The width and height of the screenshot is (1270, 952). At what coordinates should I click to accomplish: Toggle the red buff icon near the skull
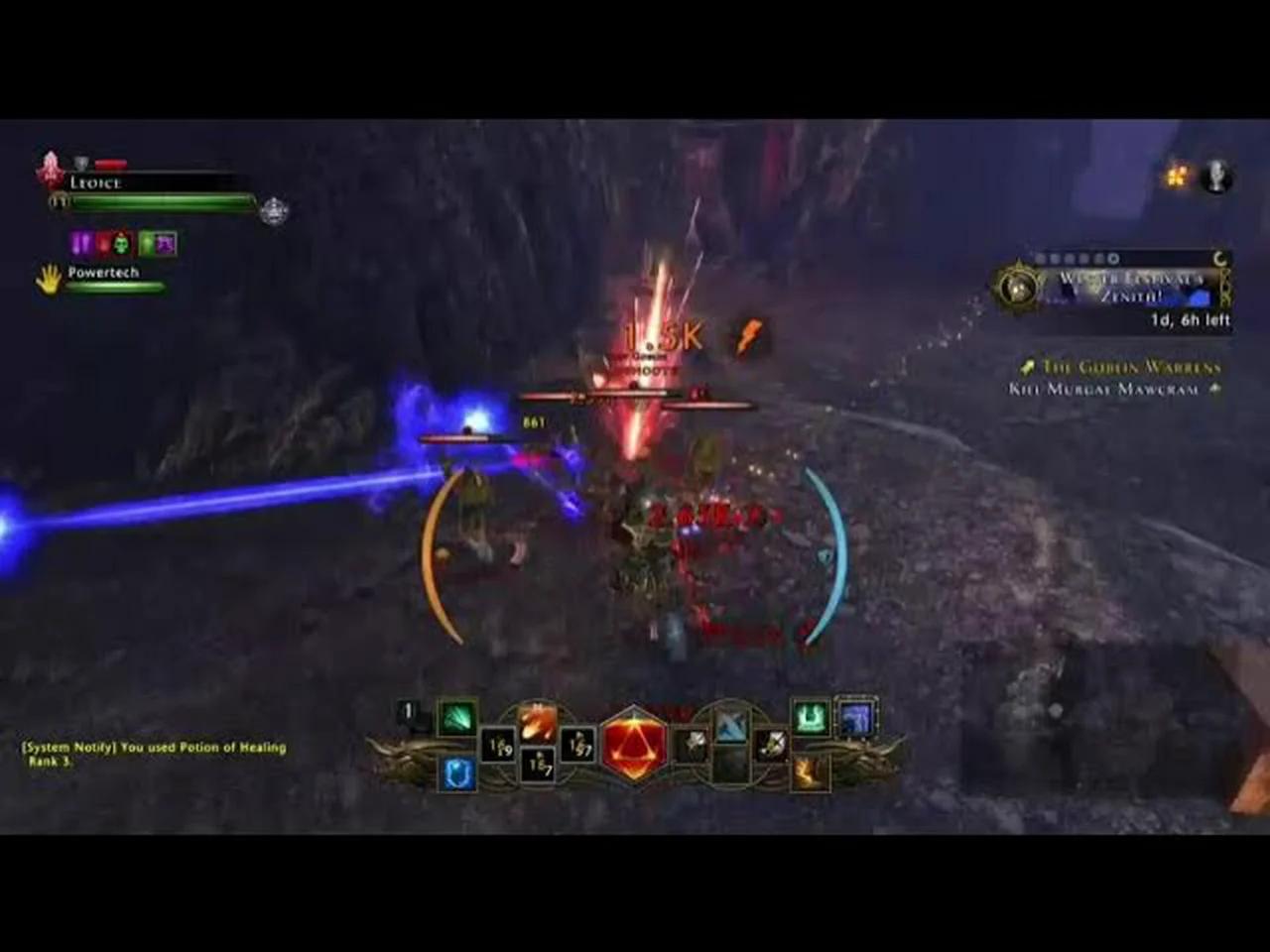(101, 241)
